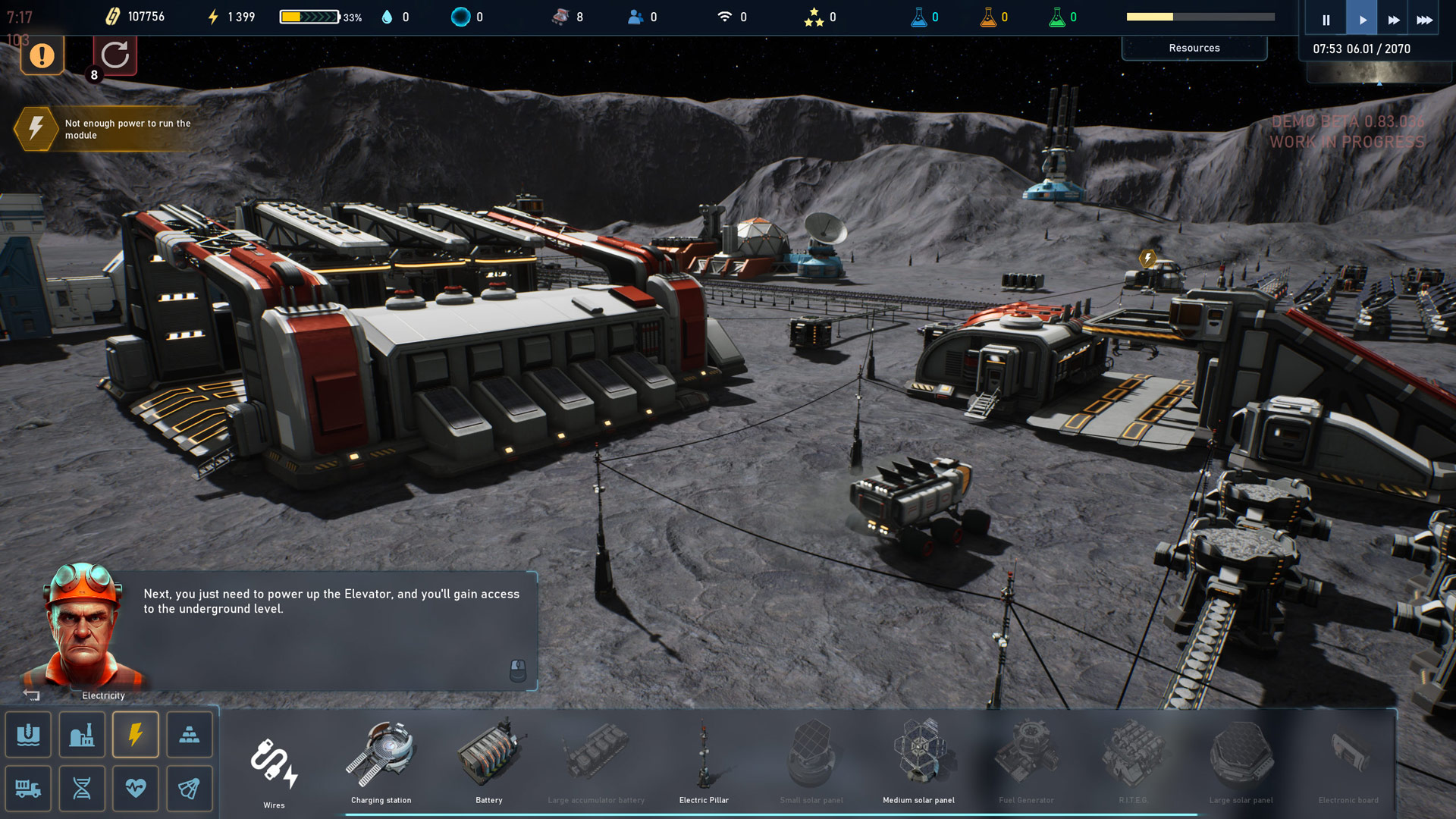1456x819 pixels.
Task: Open the Resources panel
Action: pos(1194,48)
